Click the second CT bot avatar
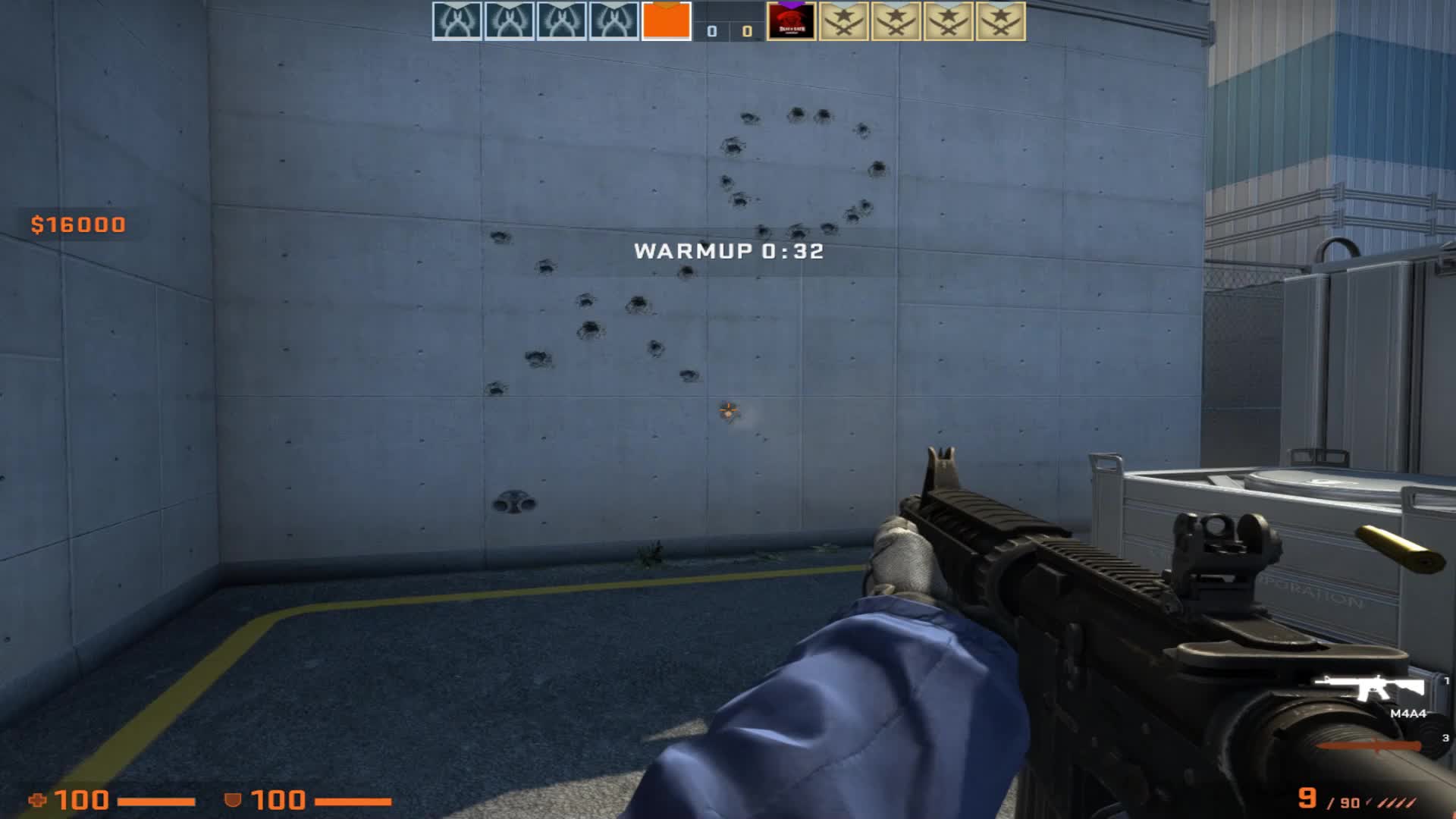 [507, 19]
